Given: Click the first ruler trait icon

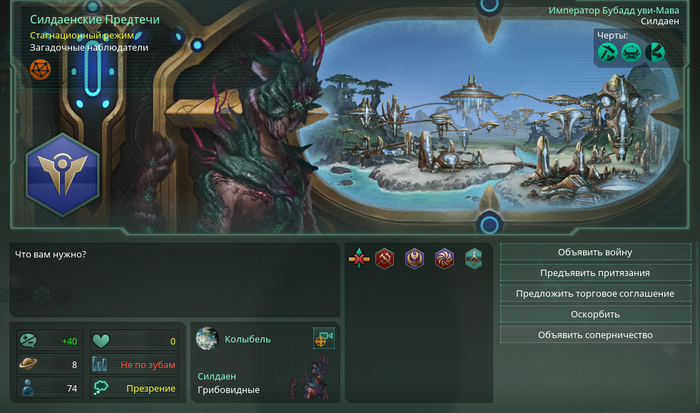Looking at the screenshot, I should click(608, 53).
